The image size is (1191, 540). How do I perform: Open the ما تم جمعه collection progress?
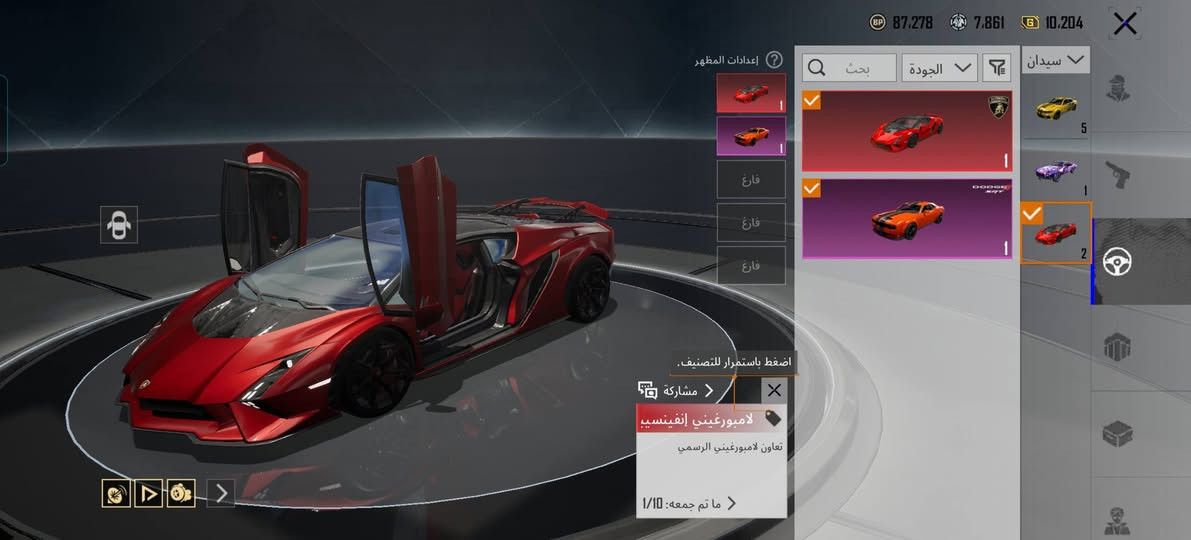point(690,503)
